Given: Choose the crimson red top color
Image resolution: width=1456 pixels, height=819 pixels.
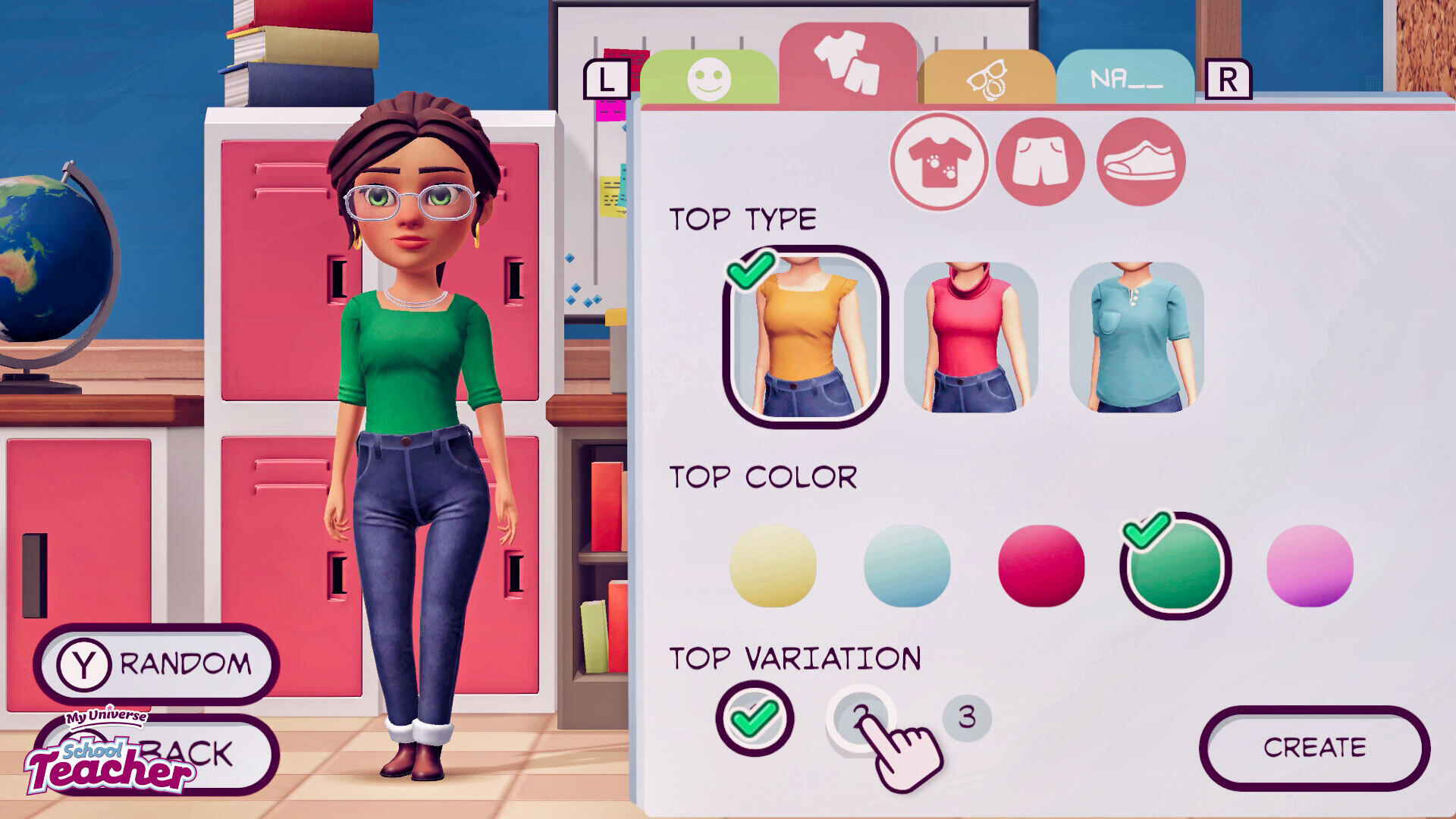Looking at the screenshot, I should pyautogui.click(x=1041, y=566).
